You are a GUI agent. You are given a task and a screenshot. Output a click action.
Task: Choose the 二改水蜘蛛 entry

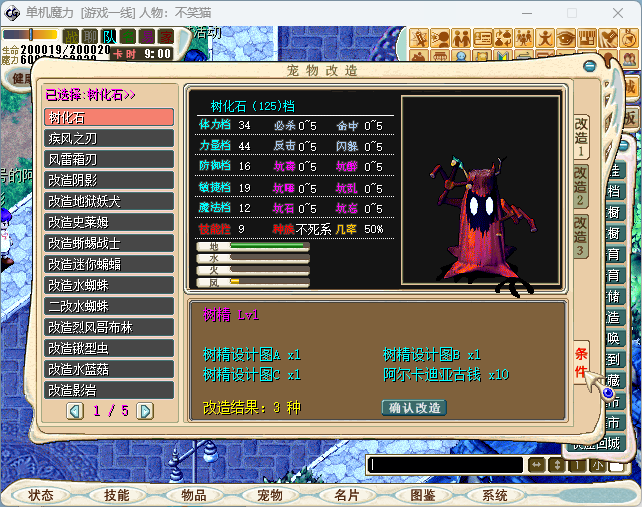click(110, 306)
